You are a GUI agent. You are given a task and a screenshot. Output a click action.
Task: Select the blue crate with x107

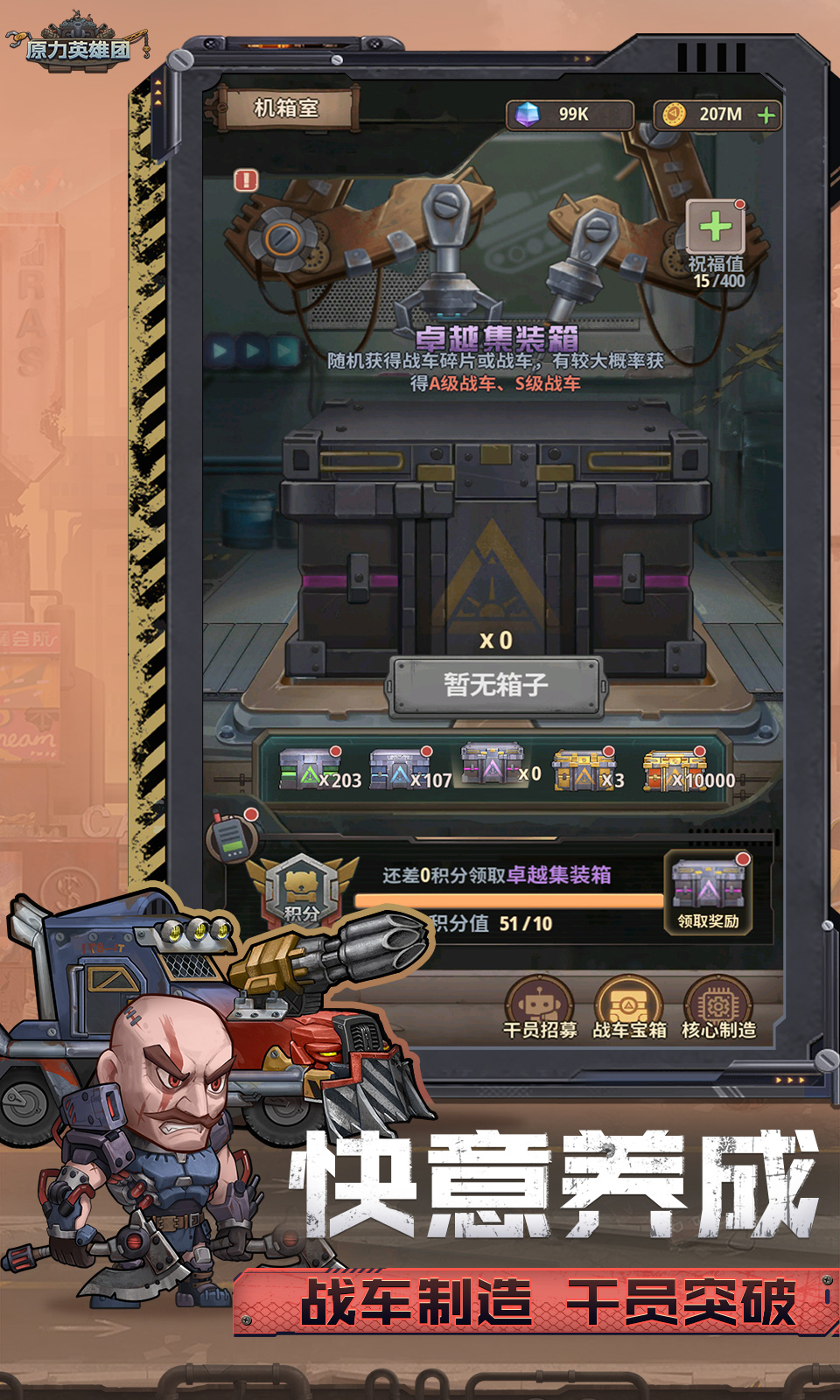[x=397, y=771]
